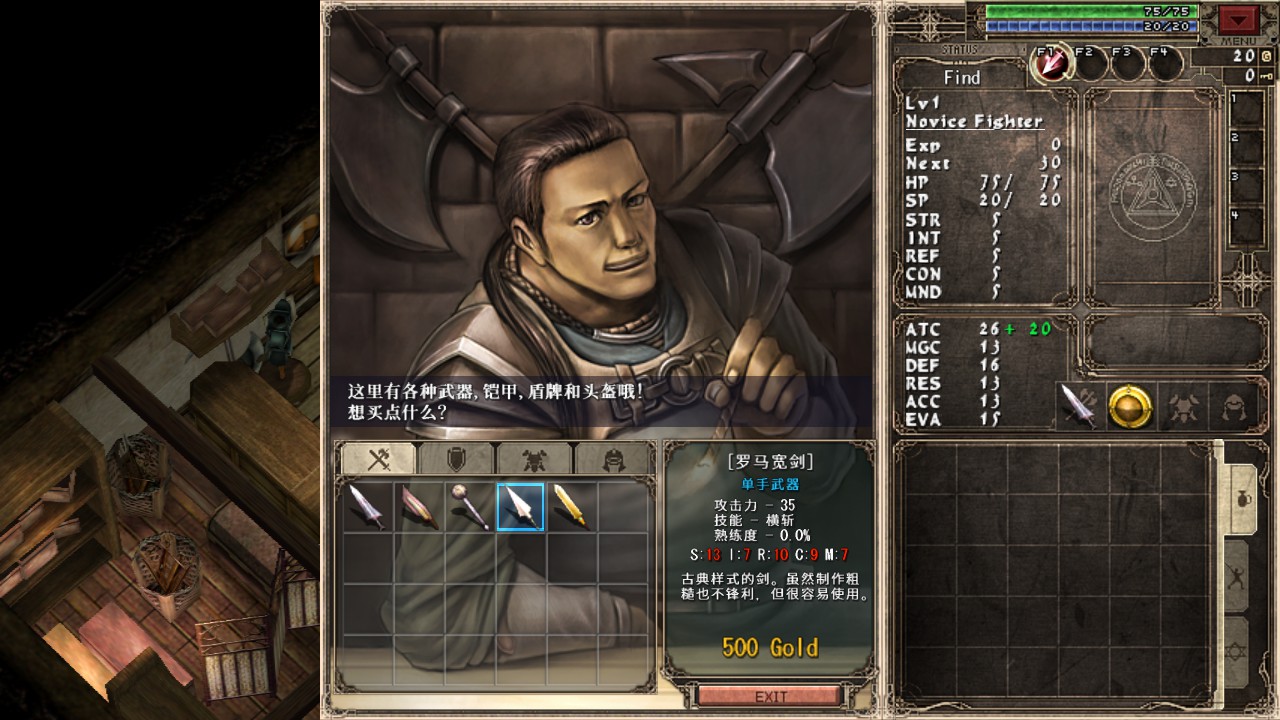Select the highlighted Roman broadsword slot

[520, 507]
